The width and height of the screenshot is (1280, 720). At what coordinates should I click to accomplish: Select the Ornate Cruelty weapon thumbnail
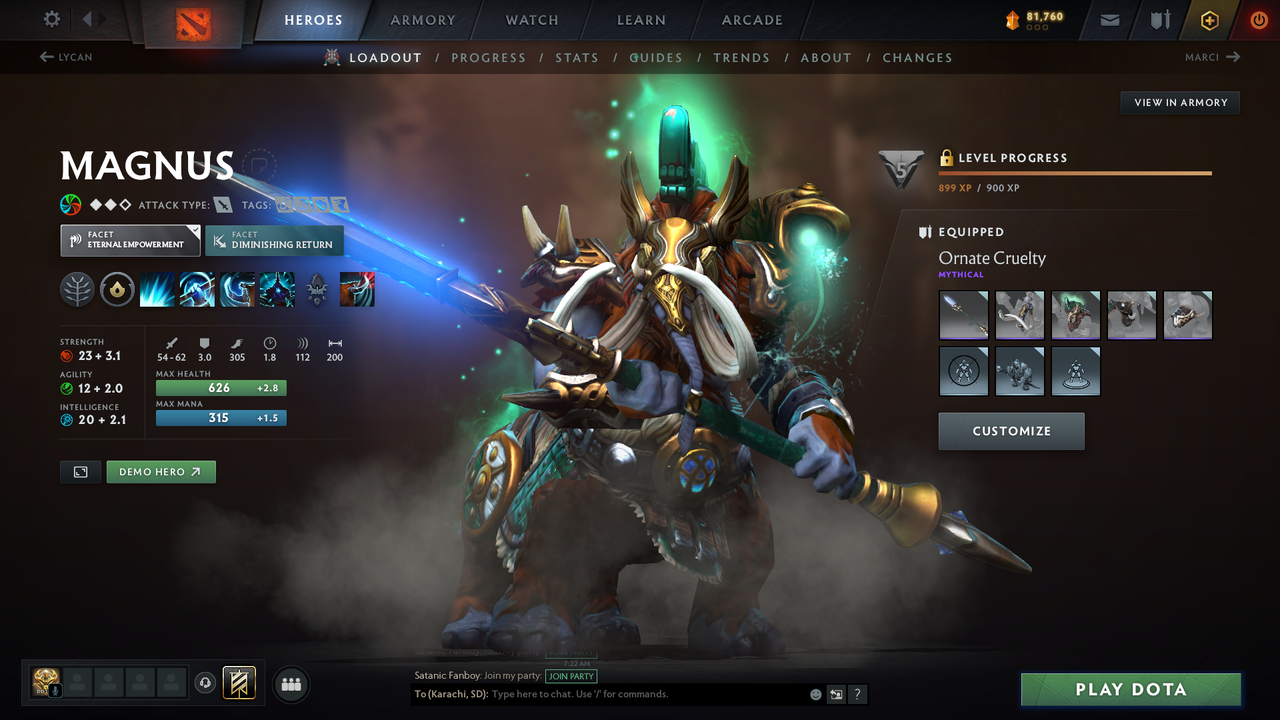(x=963, y=315)
